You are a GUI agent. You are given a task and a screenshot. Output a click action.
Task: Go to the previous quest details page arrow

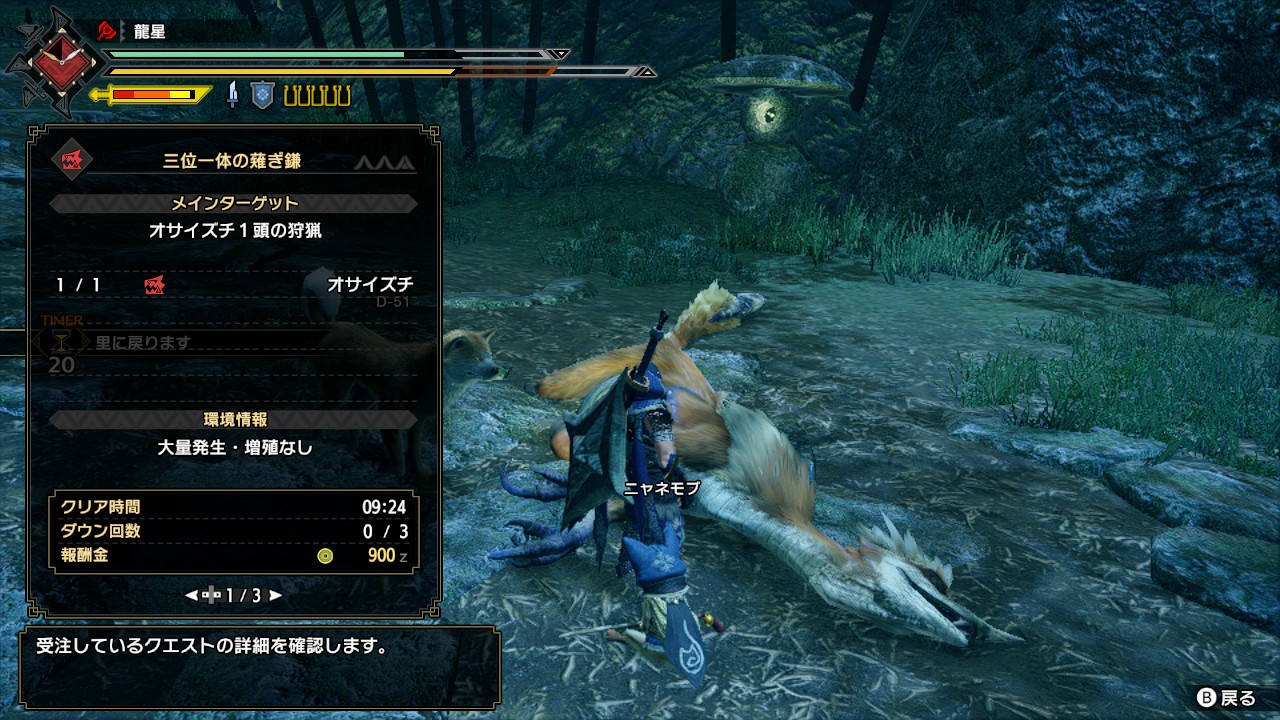coord(191,595)
